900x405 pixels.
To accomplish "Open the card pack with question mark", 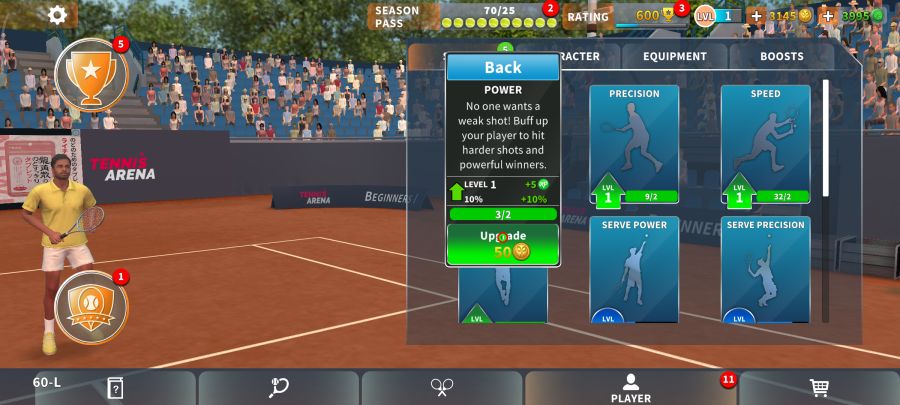I will tap(115, 388).
